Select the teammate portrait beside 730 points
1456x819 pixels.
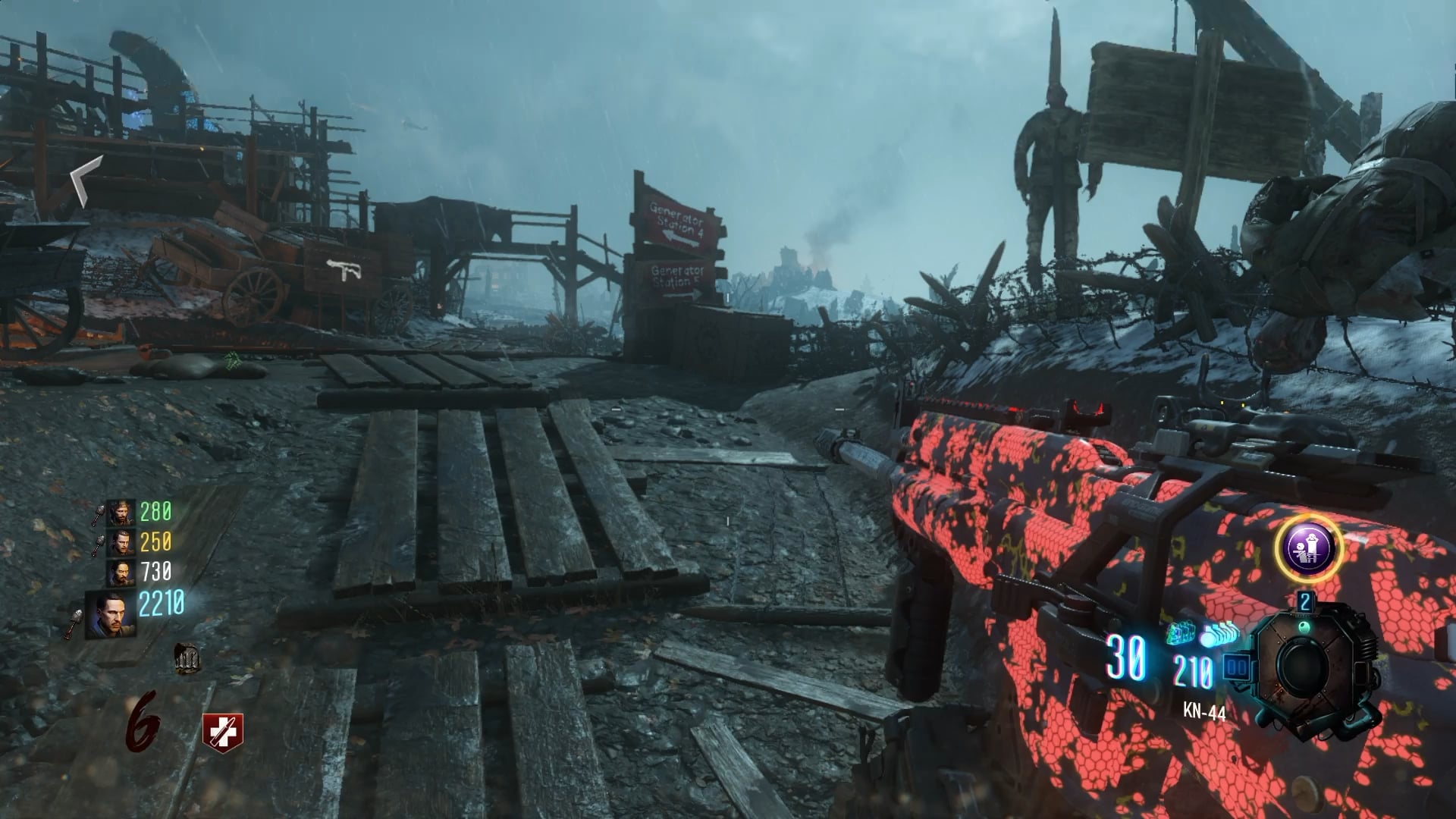pyautogui.click(x=120, y=573)
